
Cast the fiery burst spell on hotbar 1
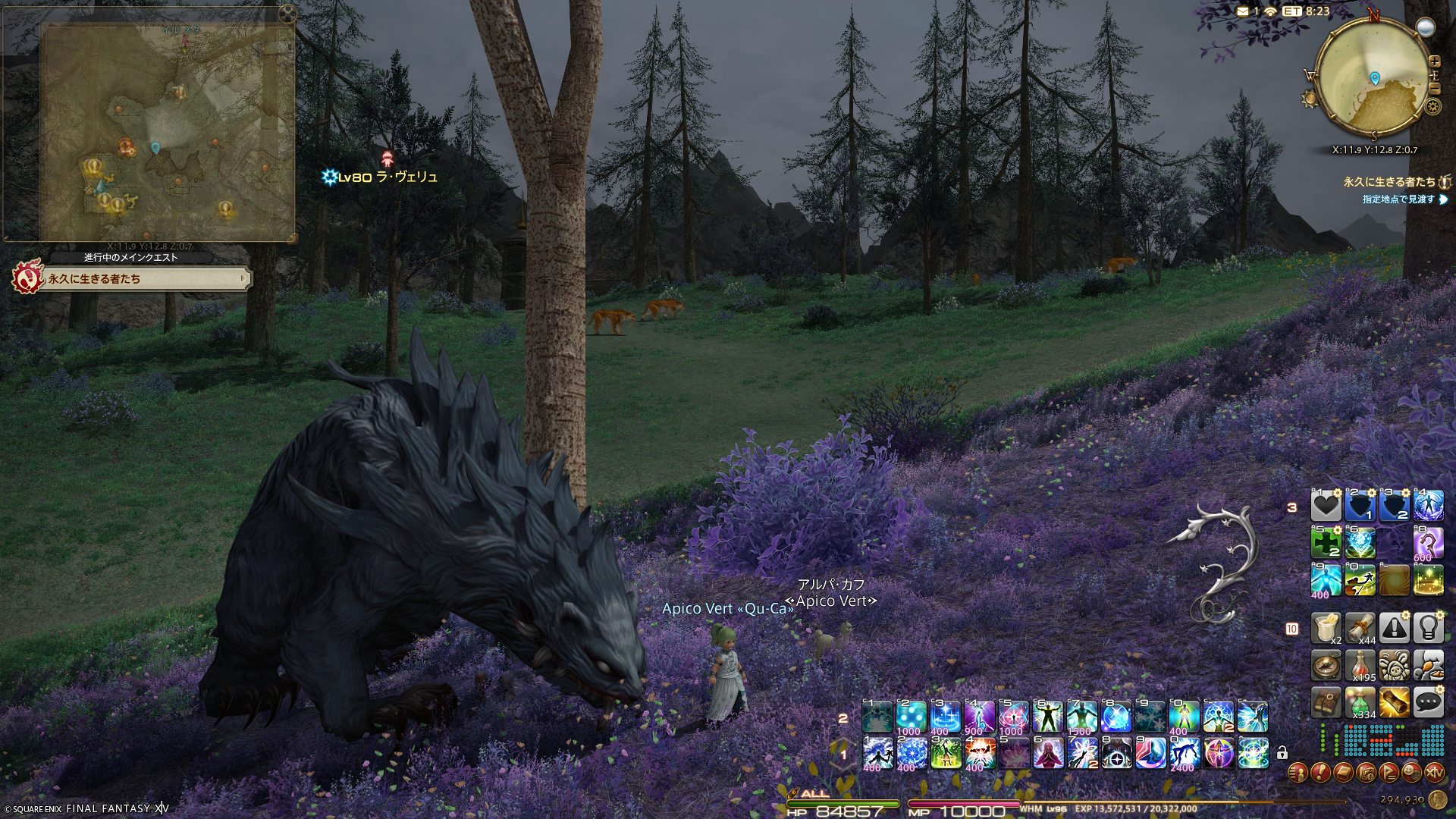pyautogui.click(x=979, y=754)
